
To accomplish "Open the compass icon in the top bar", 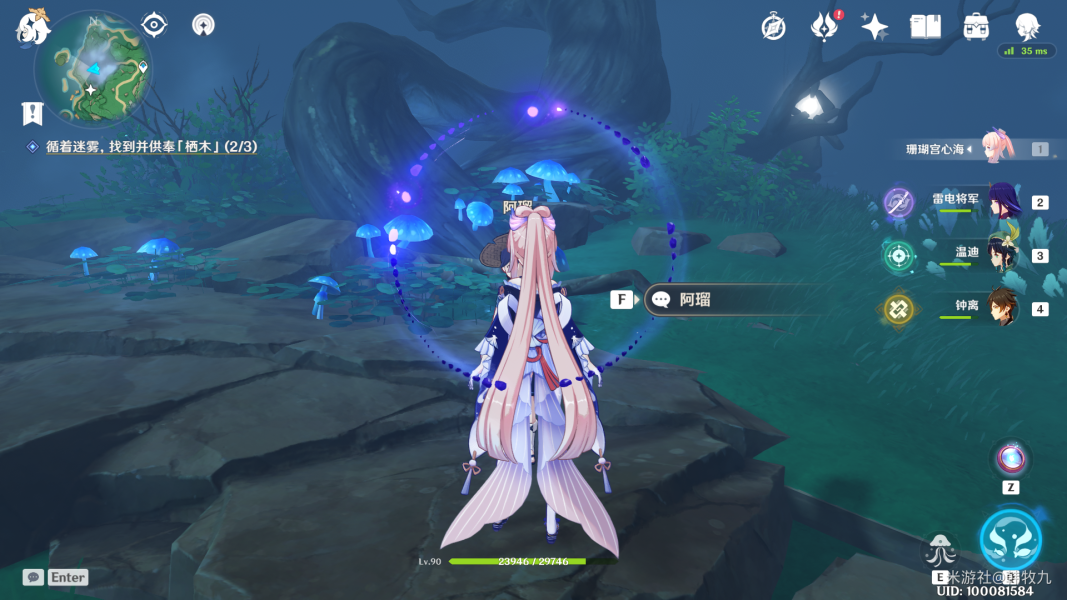I will point(773,27).
